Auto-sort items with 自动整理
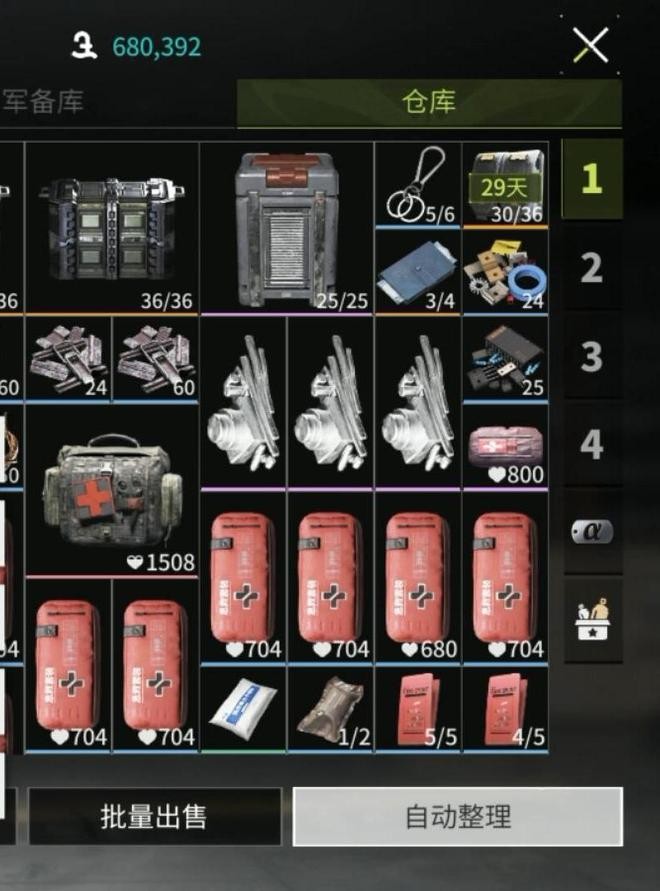 457,816
